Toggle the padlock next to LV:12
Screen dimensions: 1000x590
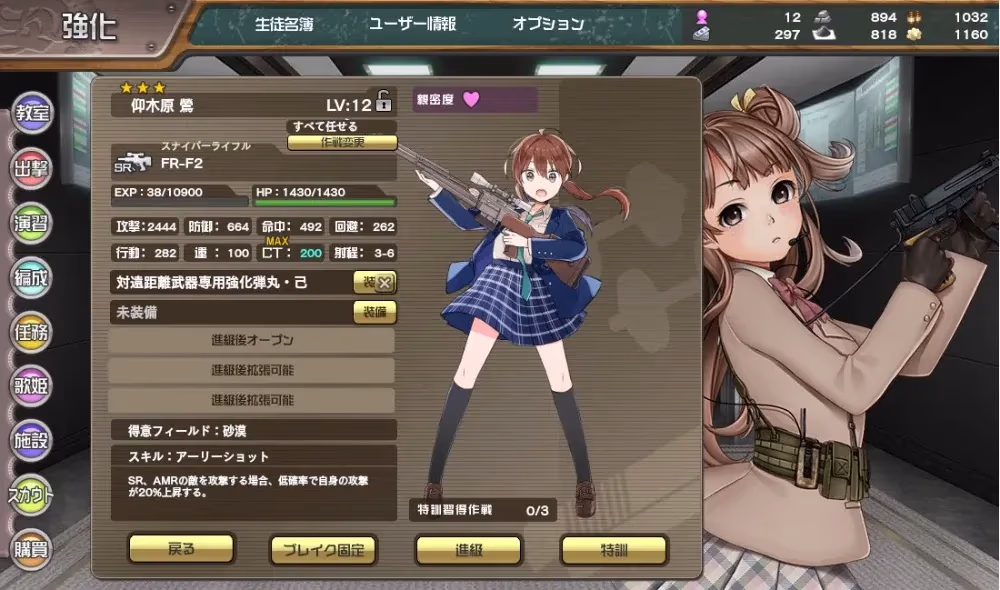pos(383,101)
